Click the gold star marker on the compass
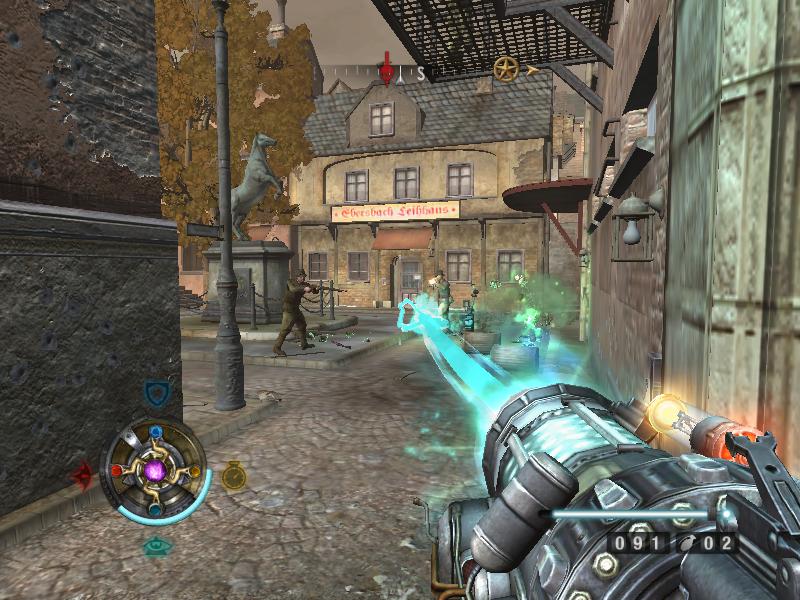Screen dimensions: 800x600 pyautogui.click(x=506, y=69)
